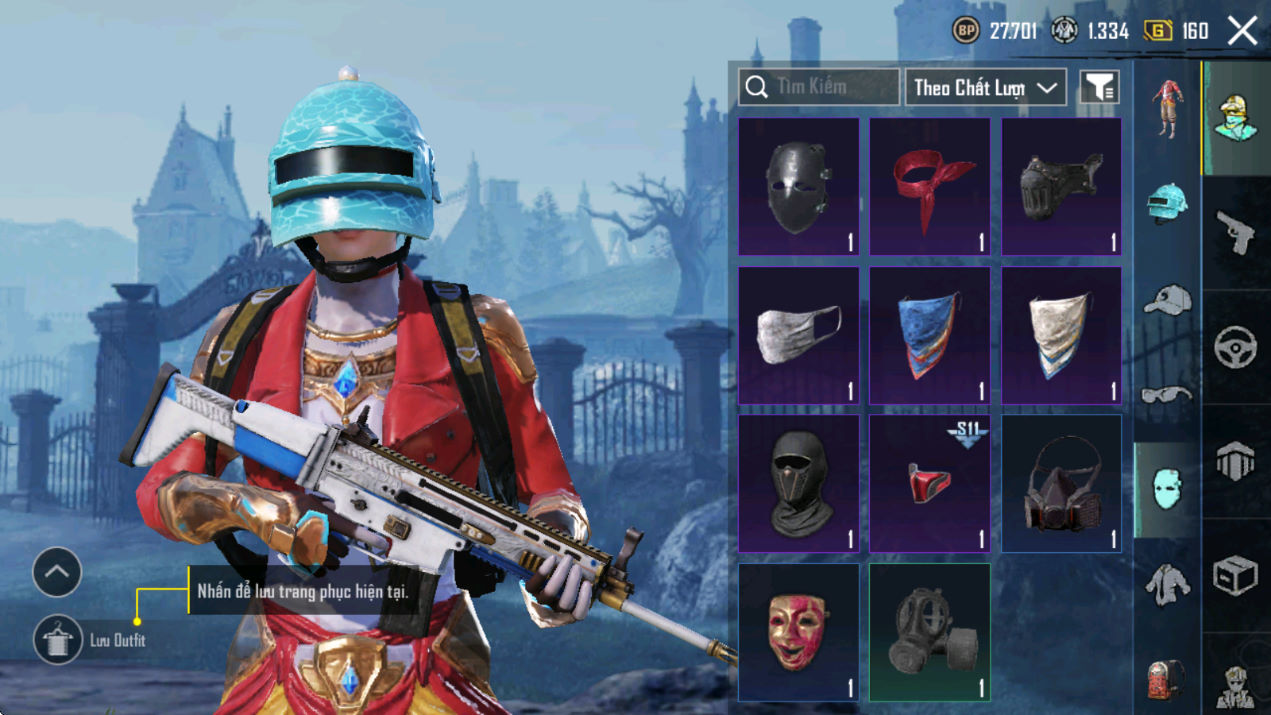Screen dimensions: 1271x715
Task: Switch to the helmet subcategory
Action: tap(1167, 204)
